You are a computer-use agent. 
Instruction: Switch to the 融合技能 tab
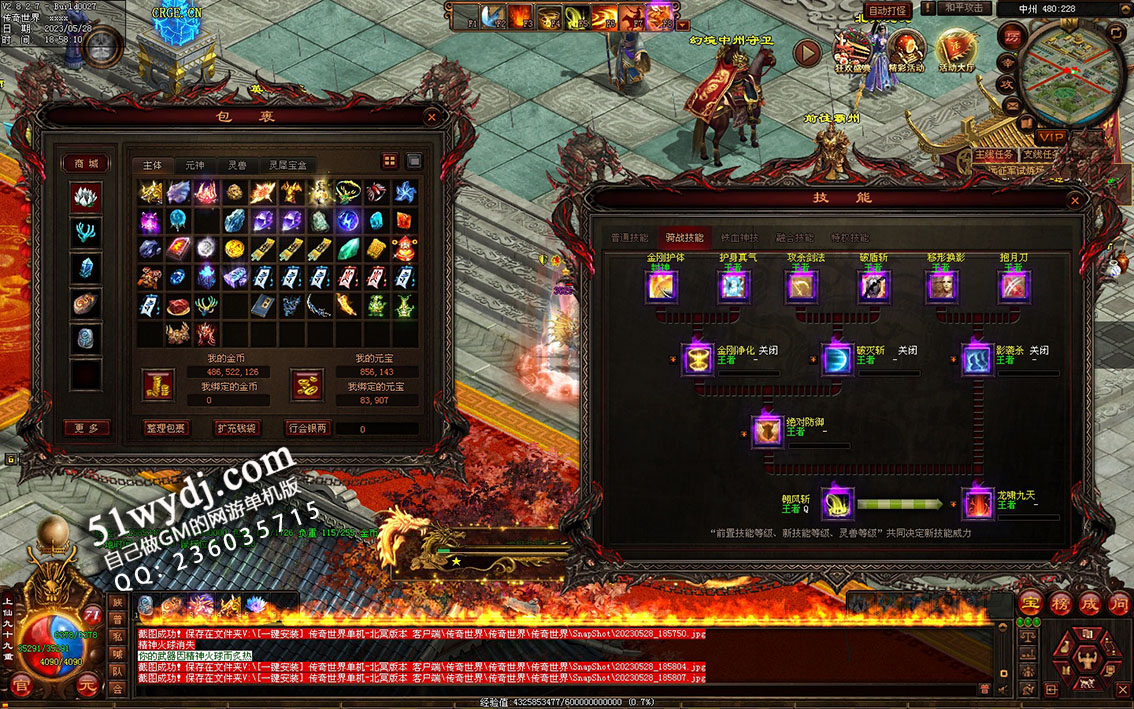(794, 238)
